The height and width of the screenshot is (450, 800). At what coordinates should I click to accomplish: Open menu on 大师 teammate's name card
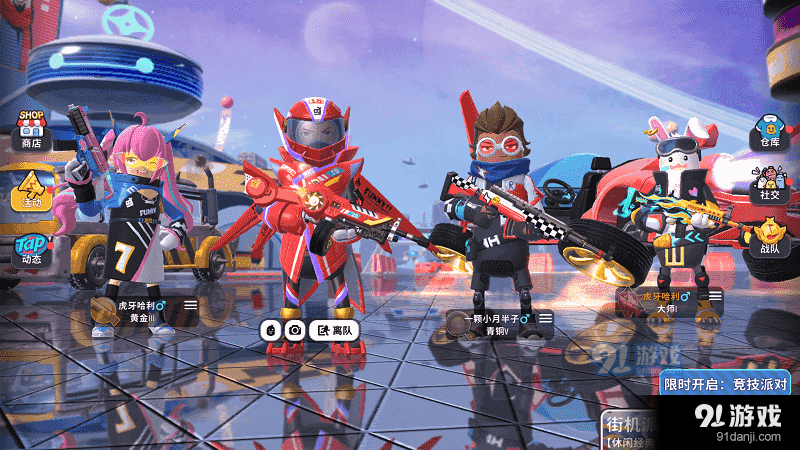click(x=715, y=296)
